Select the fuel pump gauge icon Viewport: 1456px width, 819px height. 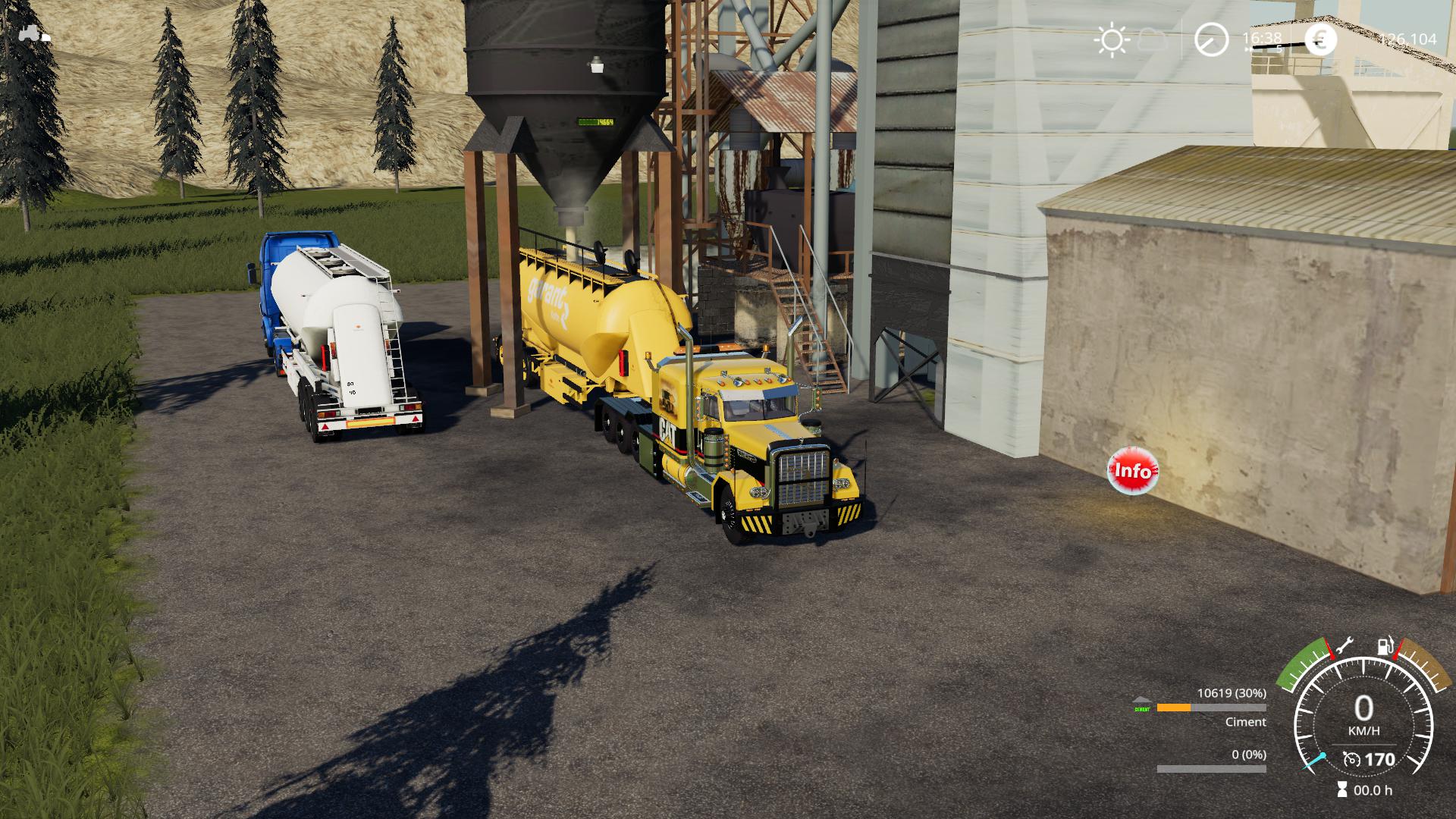click(x=1386, y=647)
